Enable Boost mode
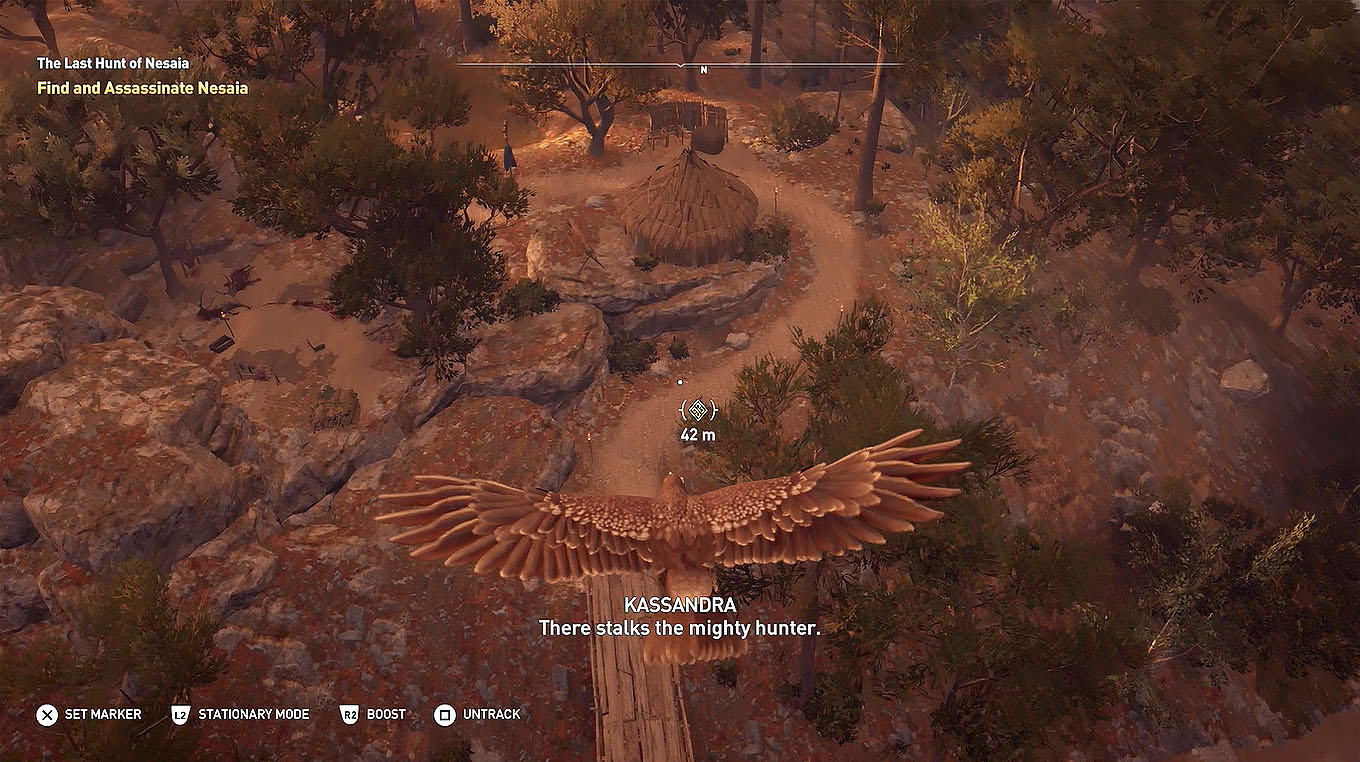The width and height of the screenshot is (1360, 762). pos(385,715)
